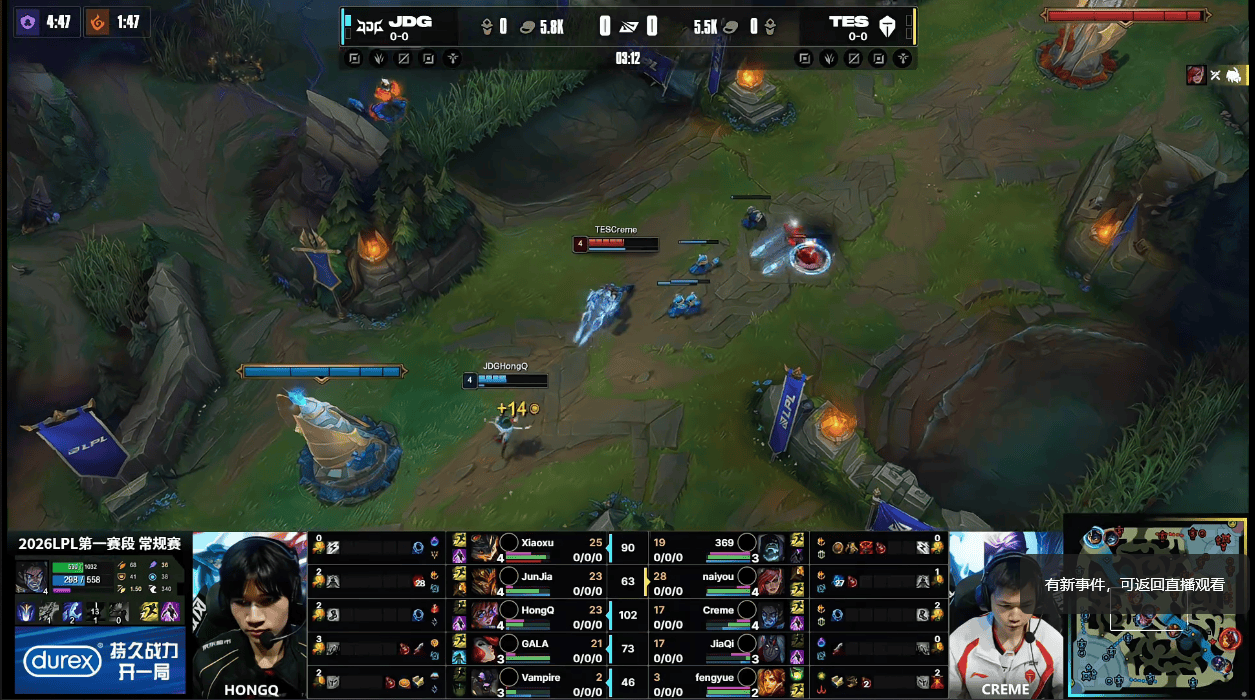Click naiyou's champion portrait

[770, 580]
